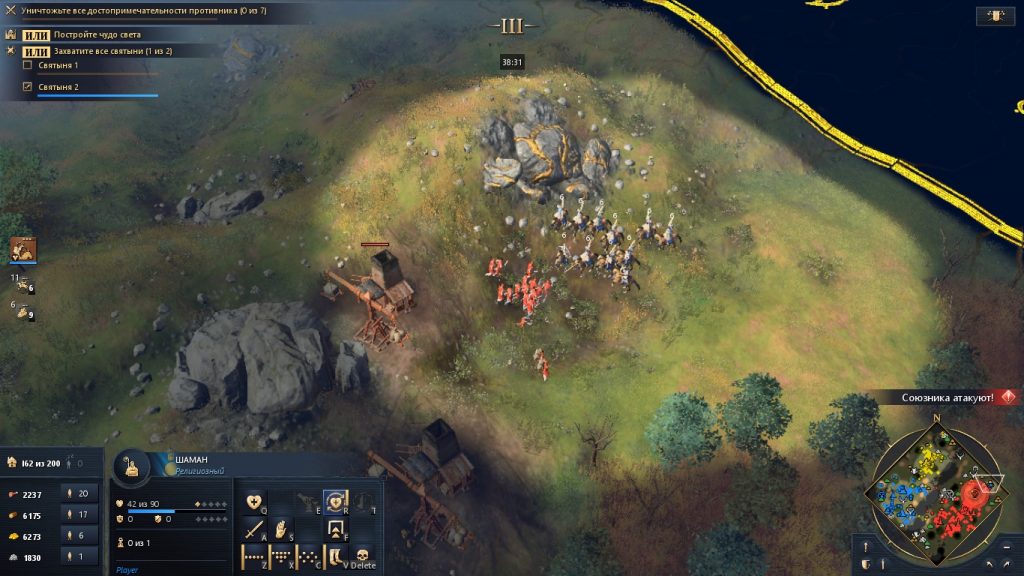Image resolution: width=1024 pixels, height=576 pixels.
Task: Toggle the auto-heal circular heart ability
Action: tap(336, 501)
